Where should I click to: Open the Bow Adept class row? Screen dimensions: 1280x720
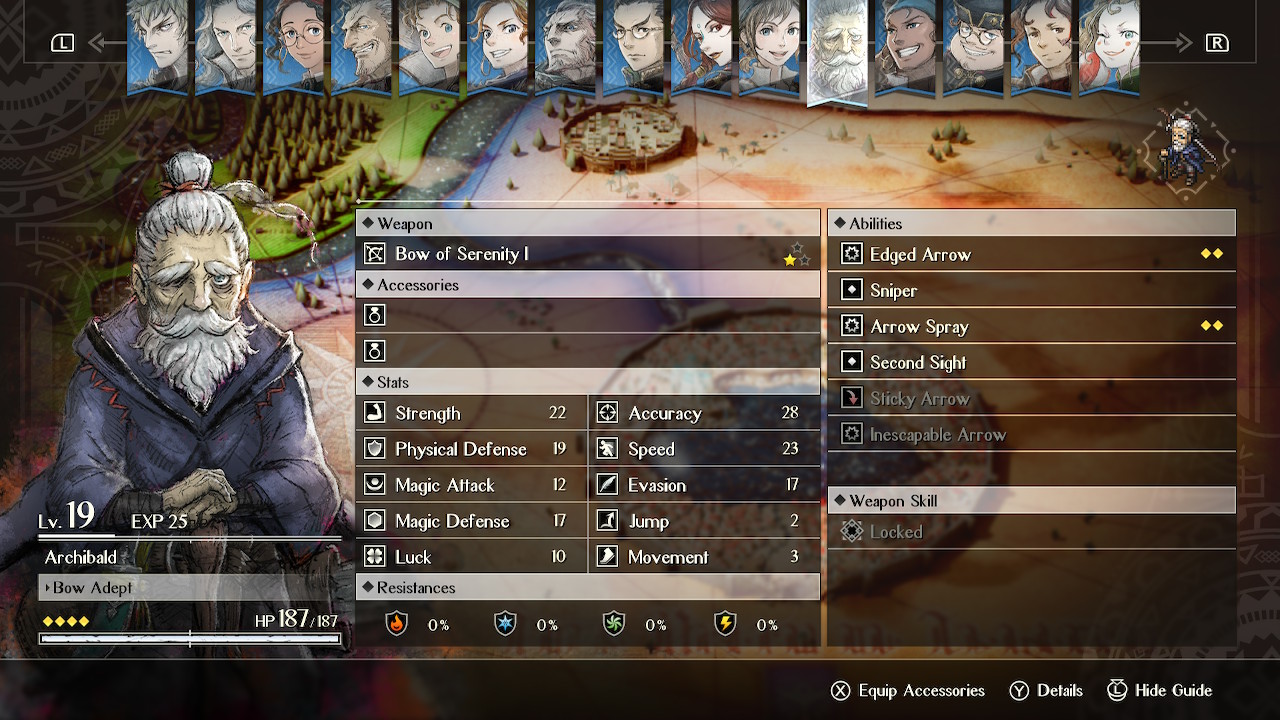tap(190, 588)
